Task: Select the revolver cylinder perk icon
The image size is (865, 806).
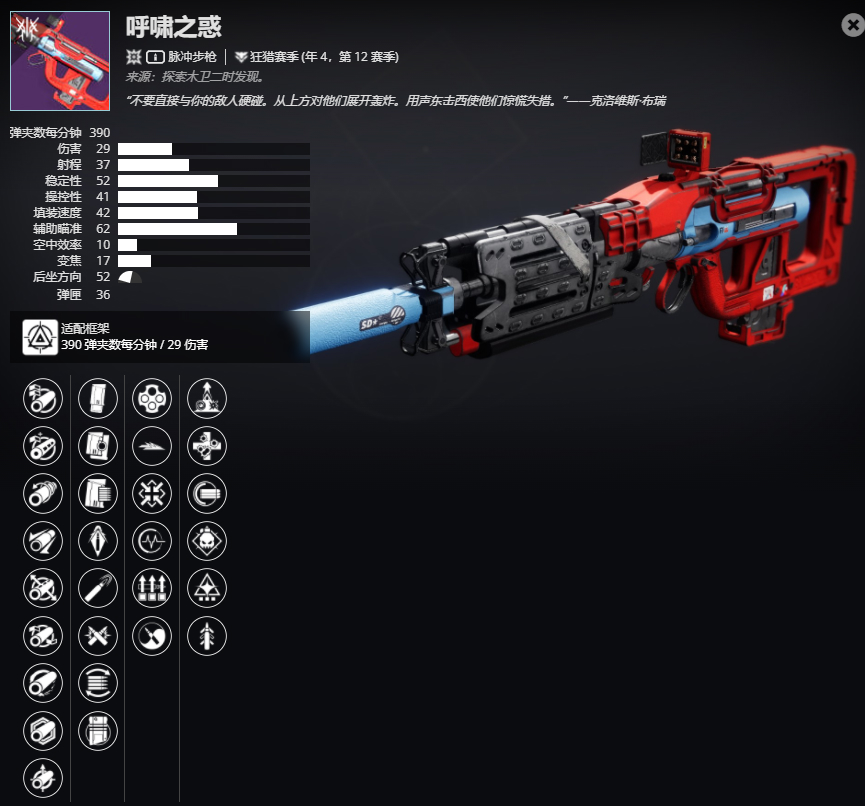Action: [152, 398]
